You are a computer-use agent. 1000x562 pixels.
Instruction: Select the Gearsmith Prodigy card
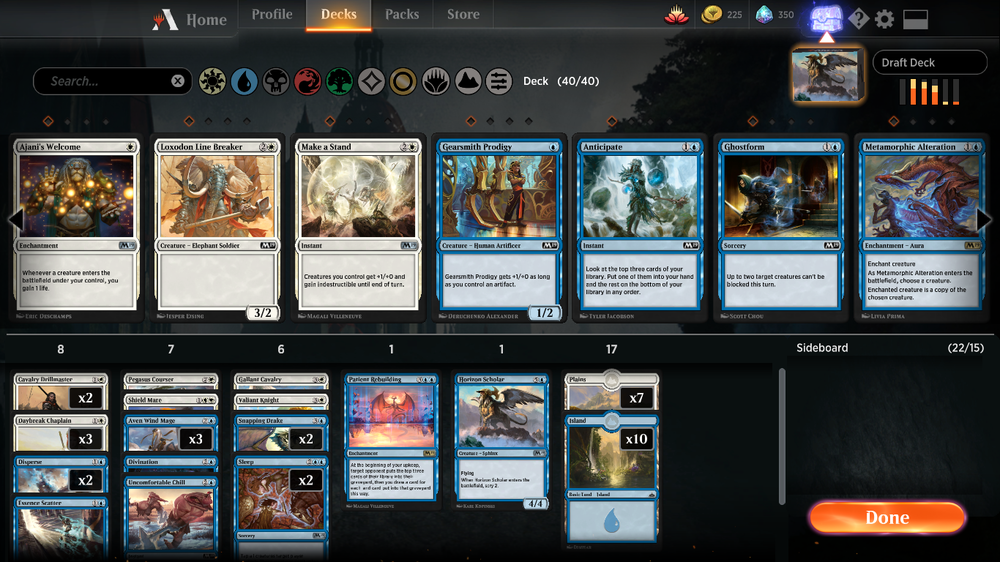click(499, 229)
